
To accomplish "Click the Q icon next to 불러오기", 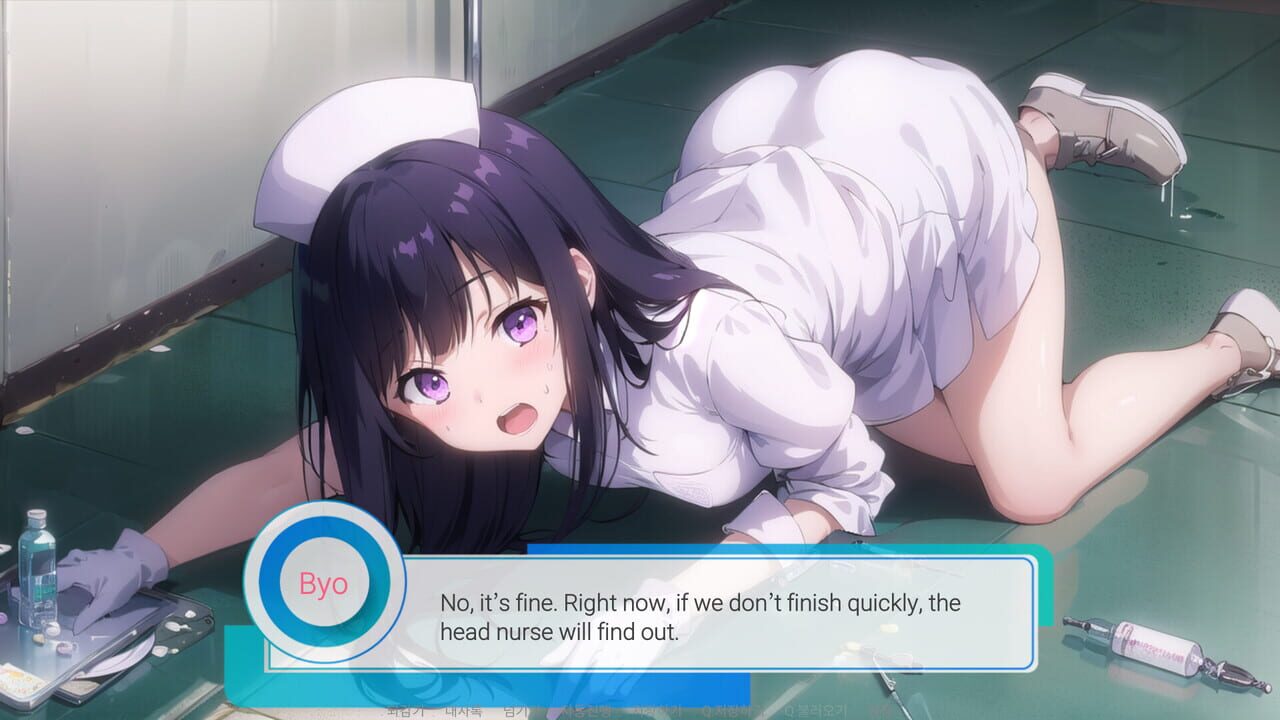I will pyautogui.click(x=790, y=712).
